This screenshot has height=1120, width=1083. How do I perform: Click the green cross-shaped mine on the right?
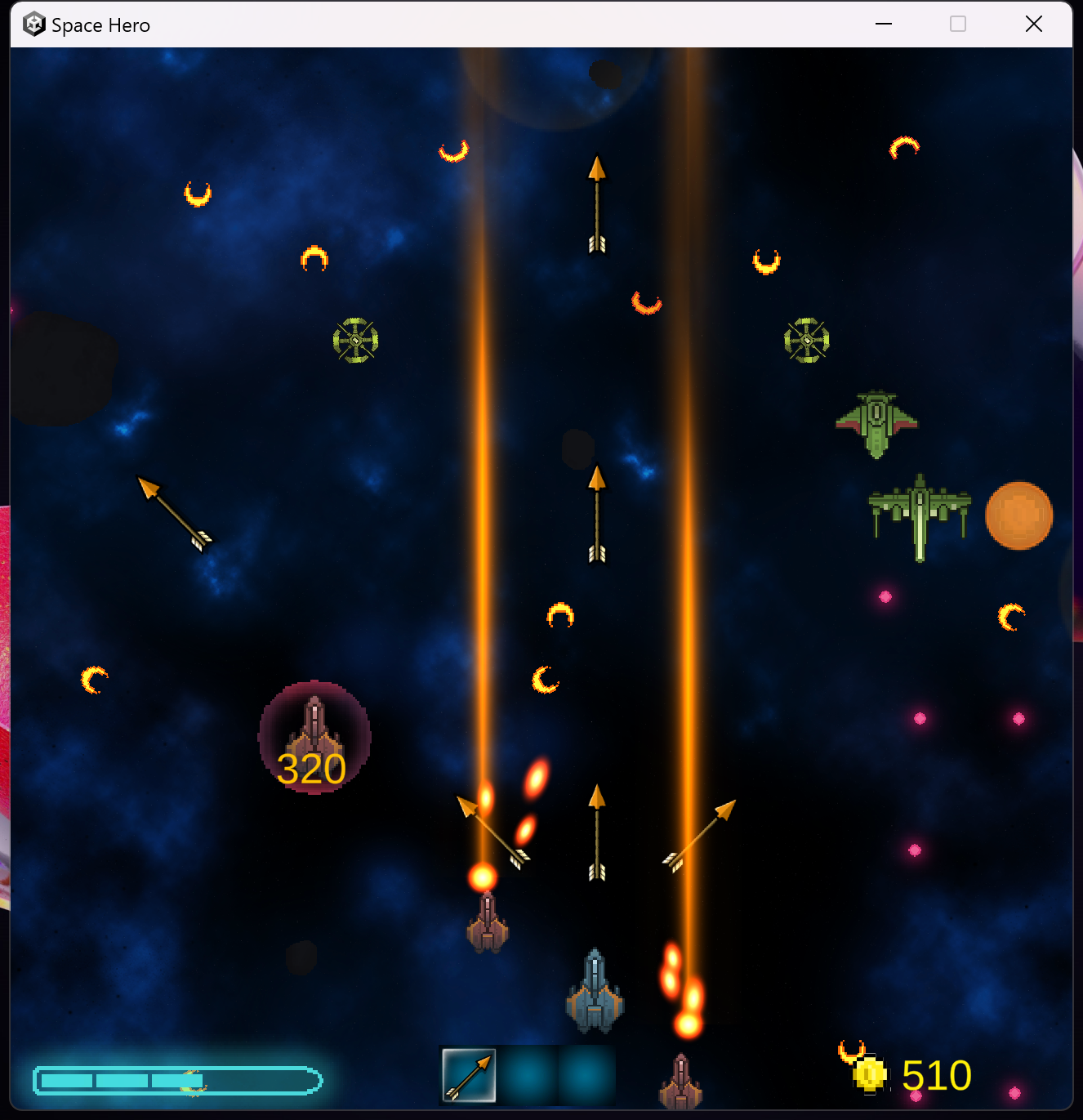pos(805,340)
